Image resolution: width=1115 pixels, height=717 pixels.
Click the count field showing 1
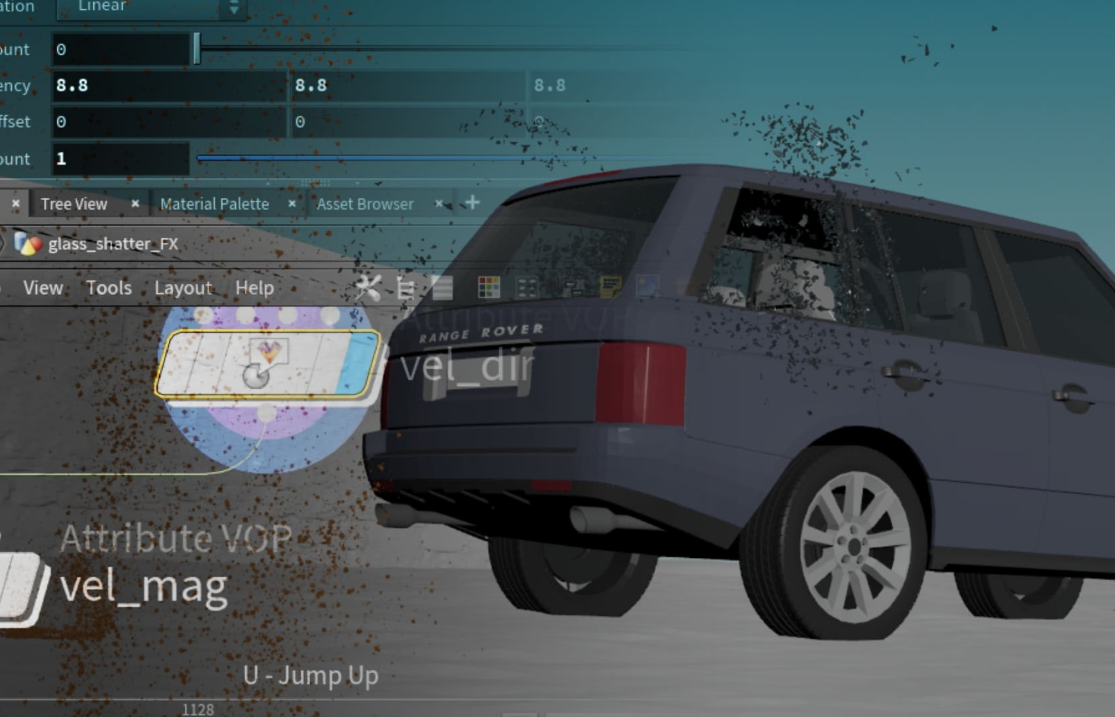tap(120, 159)
